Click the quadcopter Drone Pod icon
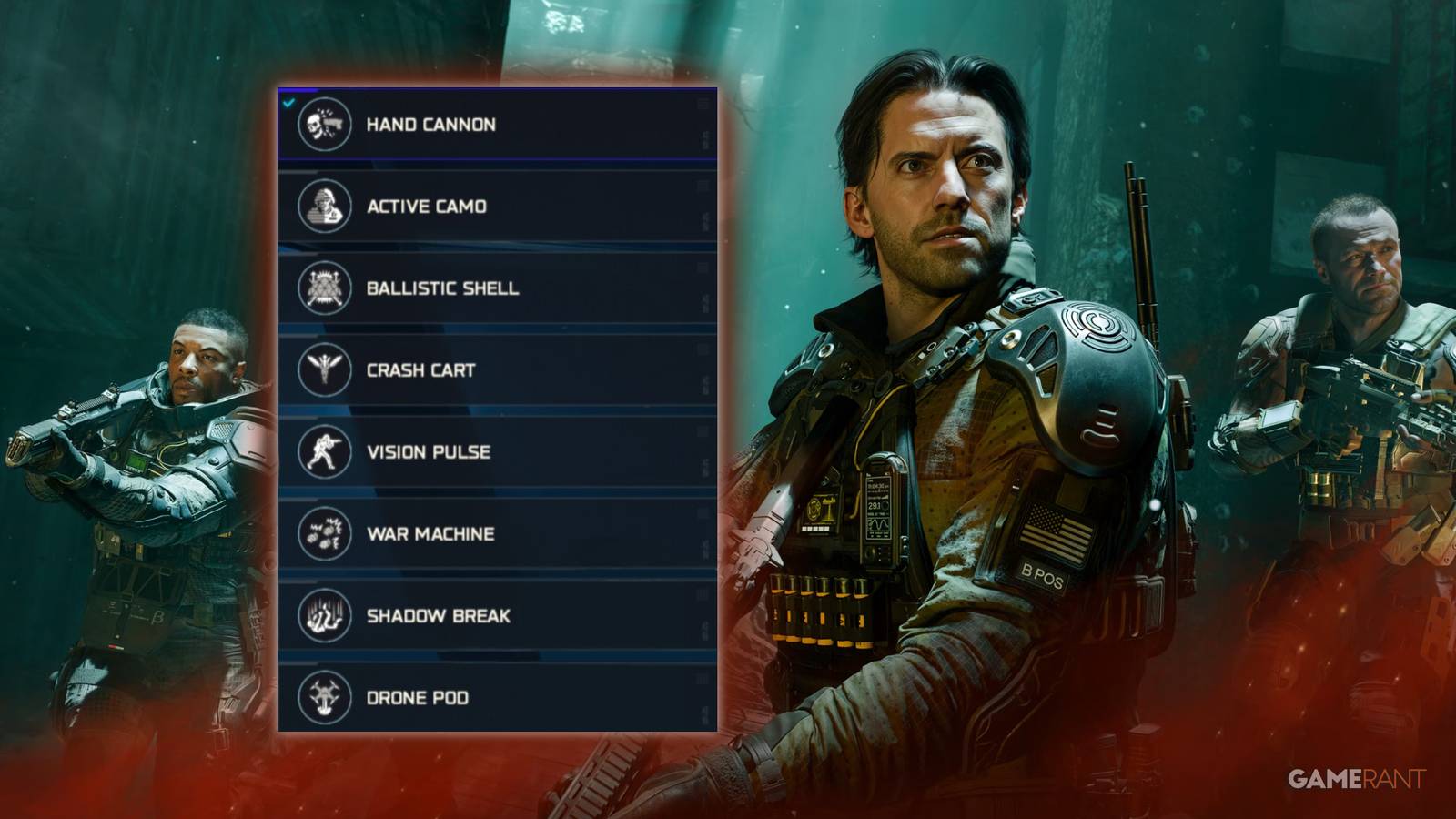1456x819 pixels. (x=325, y=698)
